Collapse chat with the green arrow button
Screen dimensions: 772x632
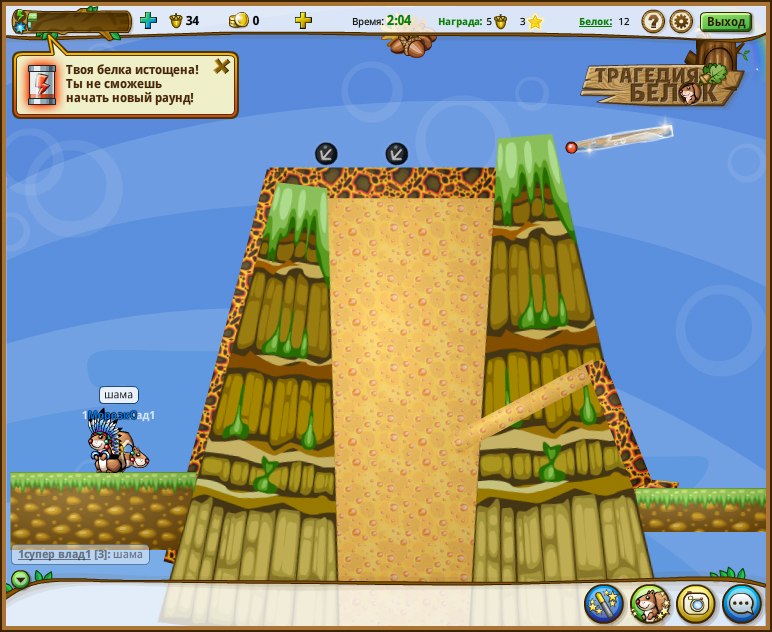click(21, 578)
